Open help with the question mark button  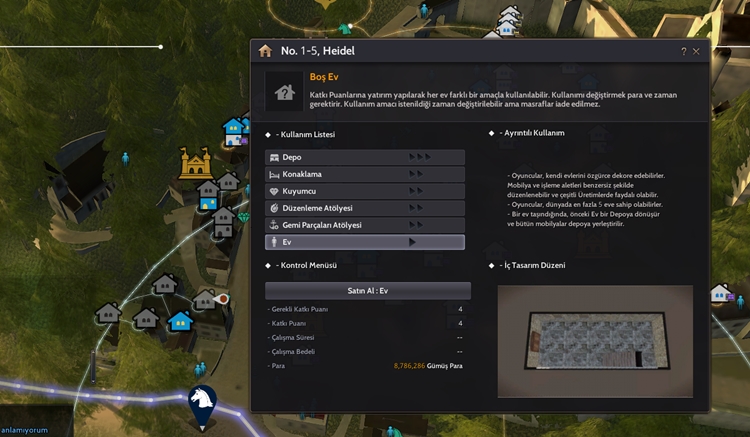(x=684, y=51)
